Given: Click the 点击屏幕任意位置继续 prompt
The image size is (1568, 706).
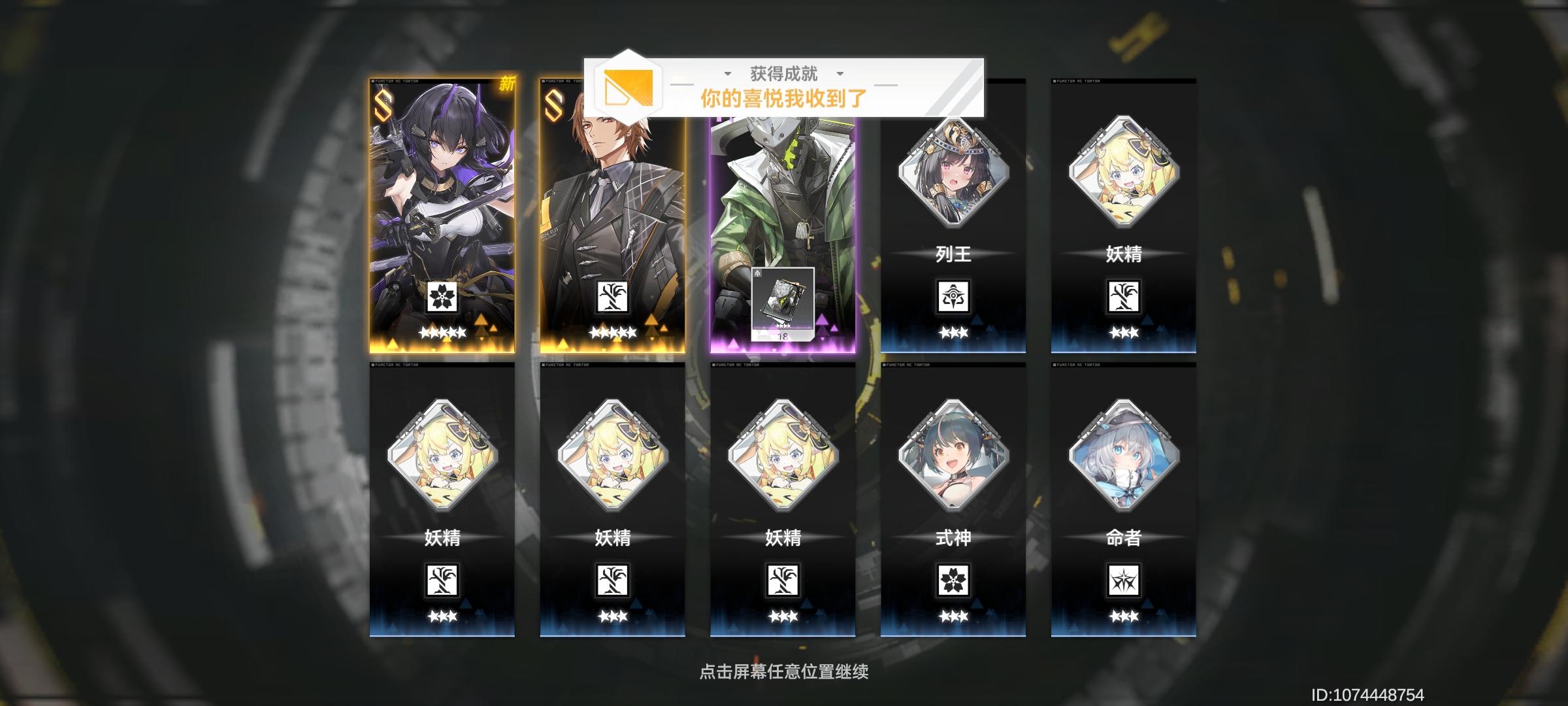Looking at the screenshot, I should (x=781, y=670).
